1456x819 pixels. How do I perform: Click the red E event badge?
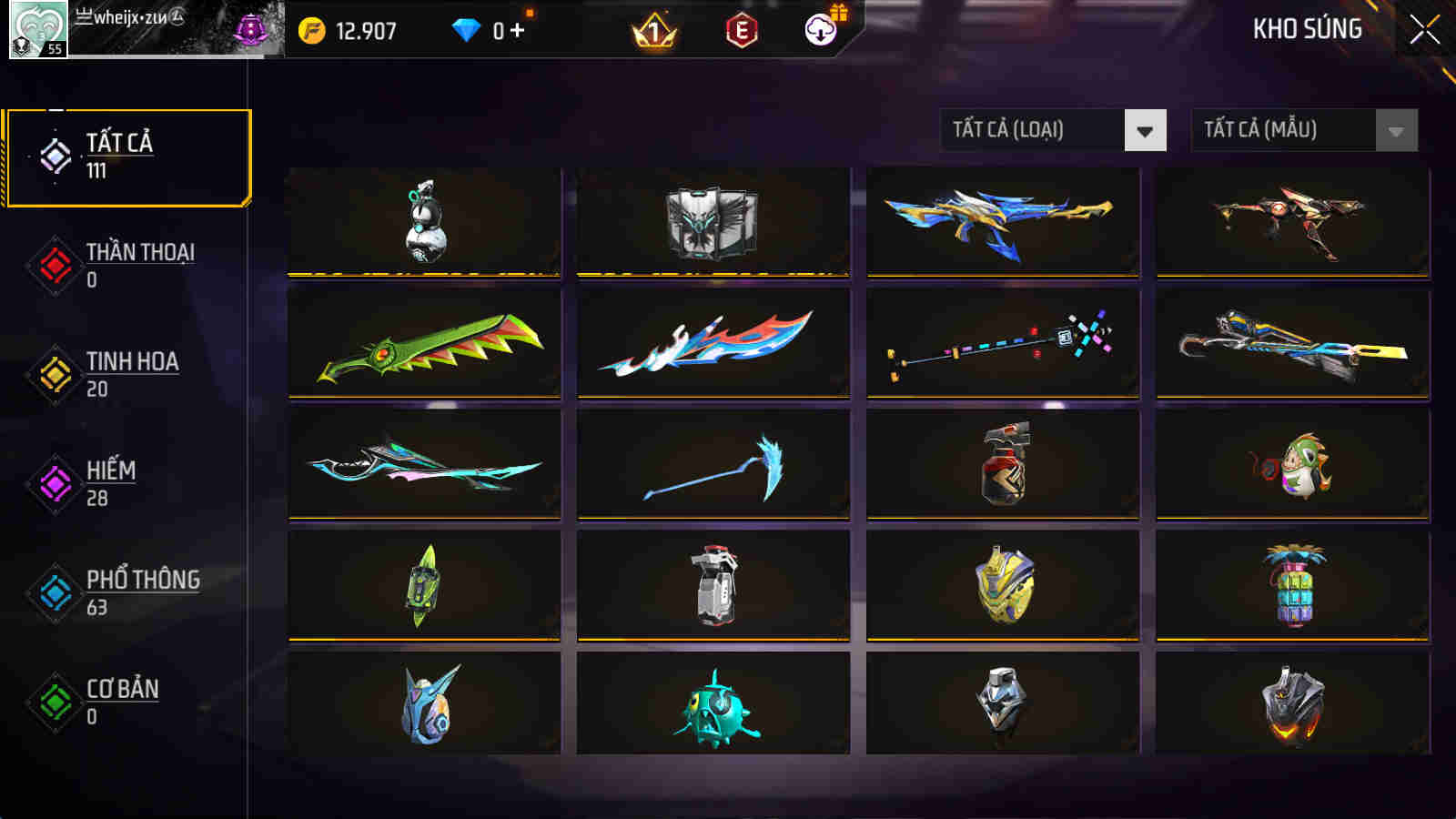(742, 29)
